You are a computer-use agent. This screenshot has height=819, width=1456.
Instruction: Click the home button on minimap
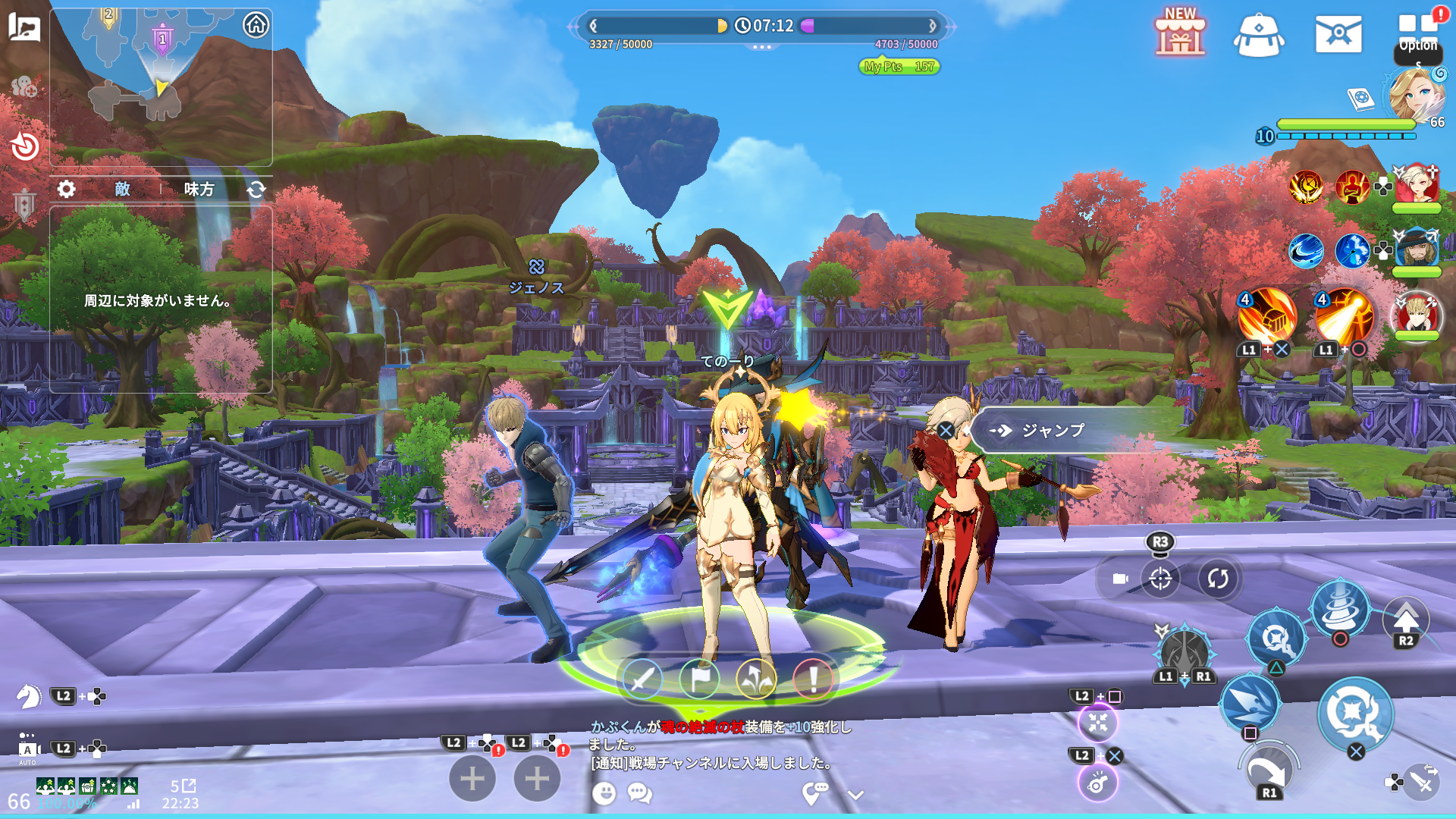click(256, 25)
